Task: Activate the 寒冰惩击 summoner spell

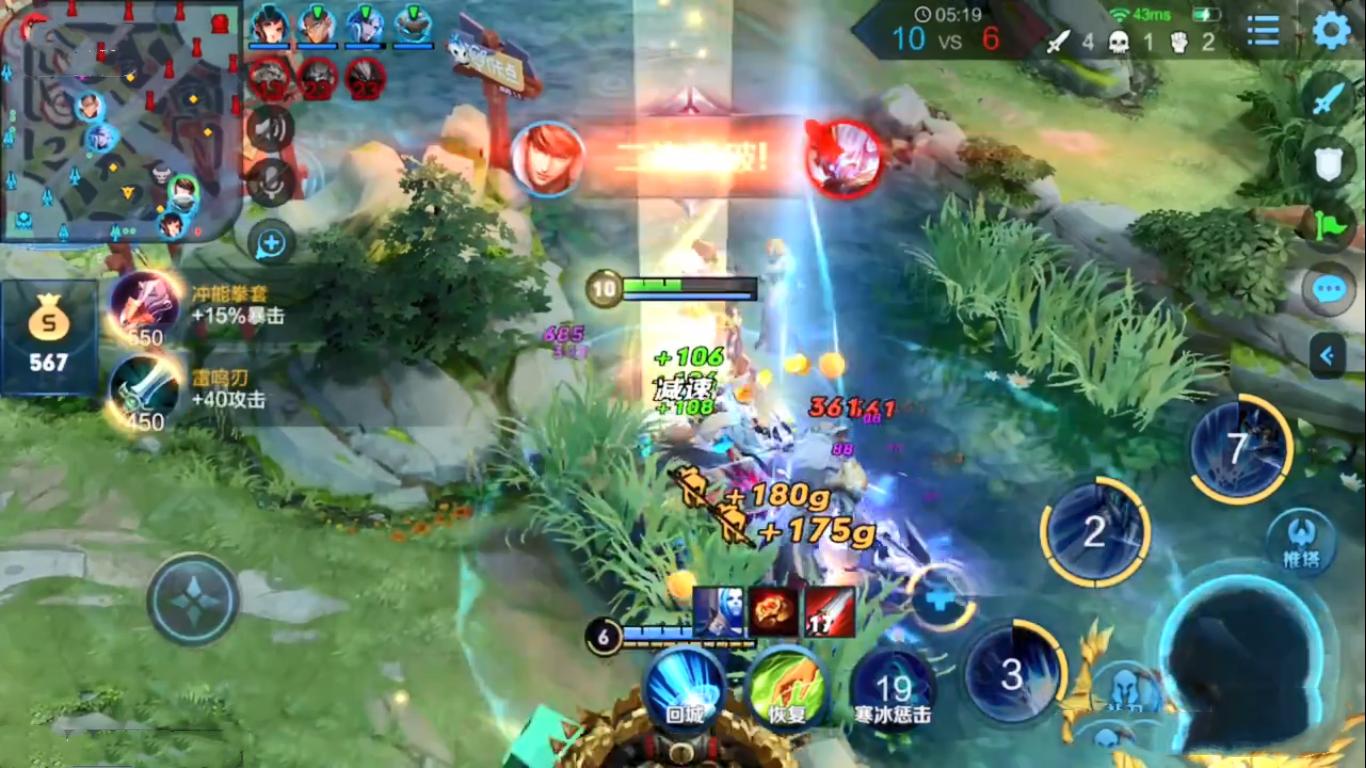Action: point(893,689)
